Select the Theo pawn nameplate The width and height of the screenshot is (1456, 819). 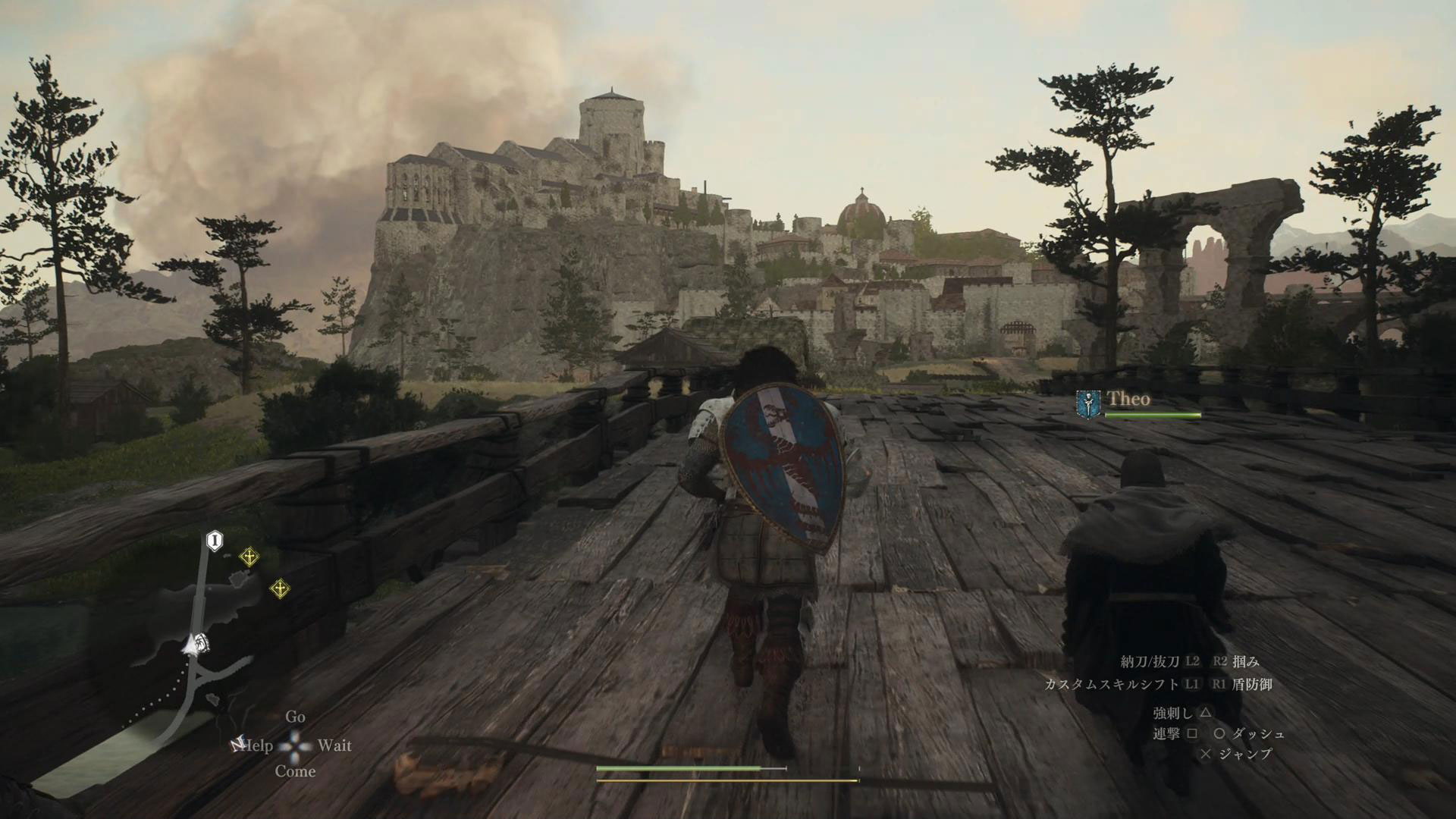coord(1128,399)
